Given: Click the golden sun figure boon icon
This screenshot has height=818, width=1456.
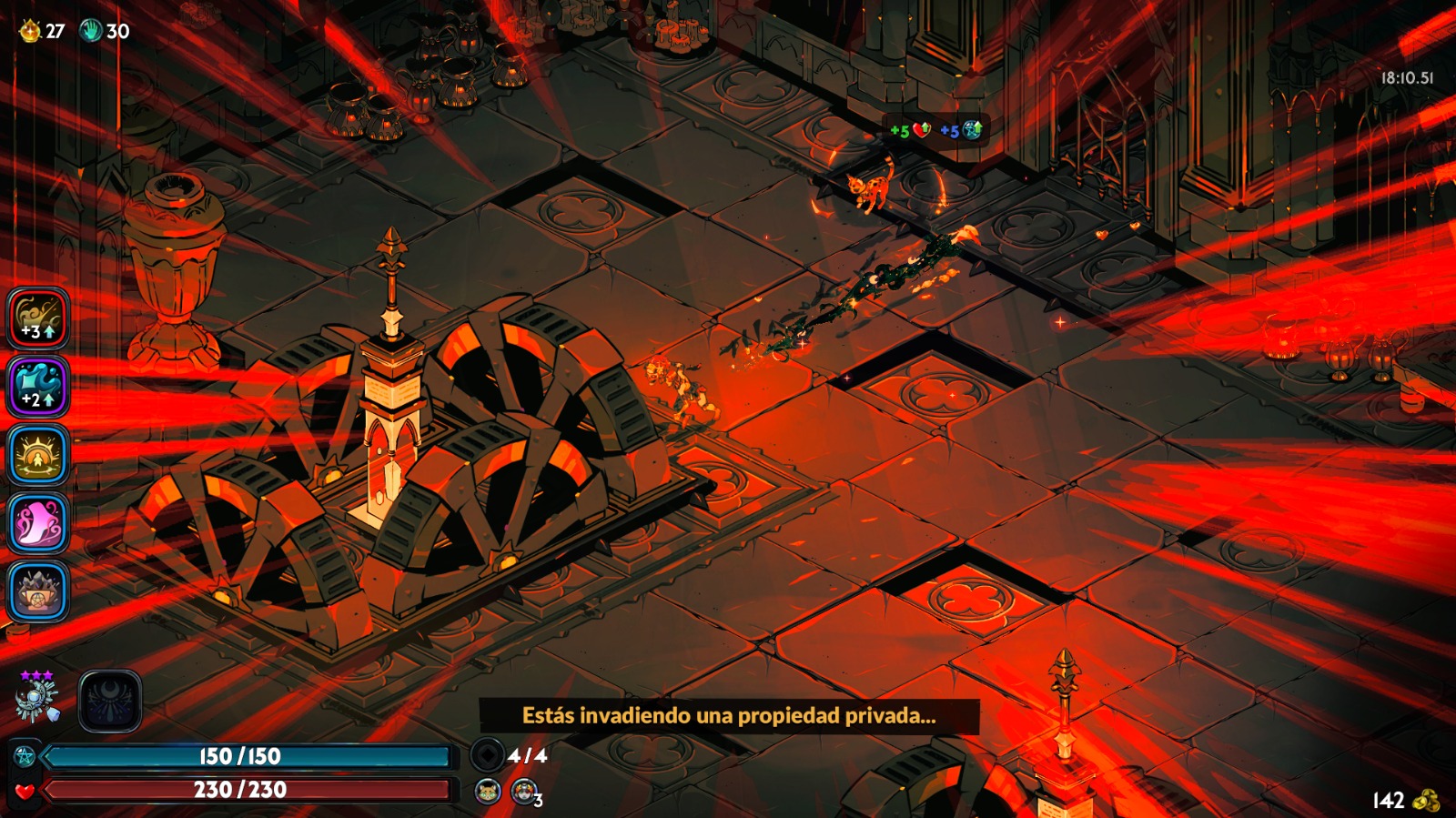Looking at the screenshot, I should click(x=38, y=455).
